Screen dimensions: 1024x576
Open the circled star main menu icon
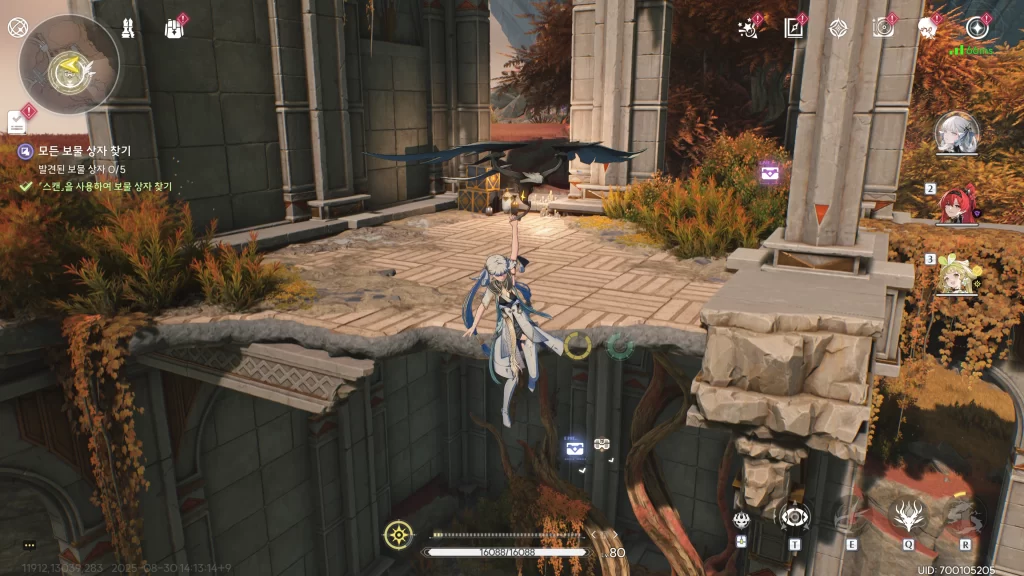coord(977,28)
